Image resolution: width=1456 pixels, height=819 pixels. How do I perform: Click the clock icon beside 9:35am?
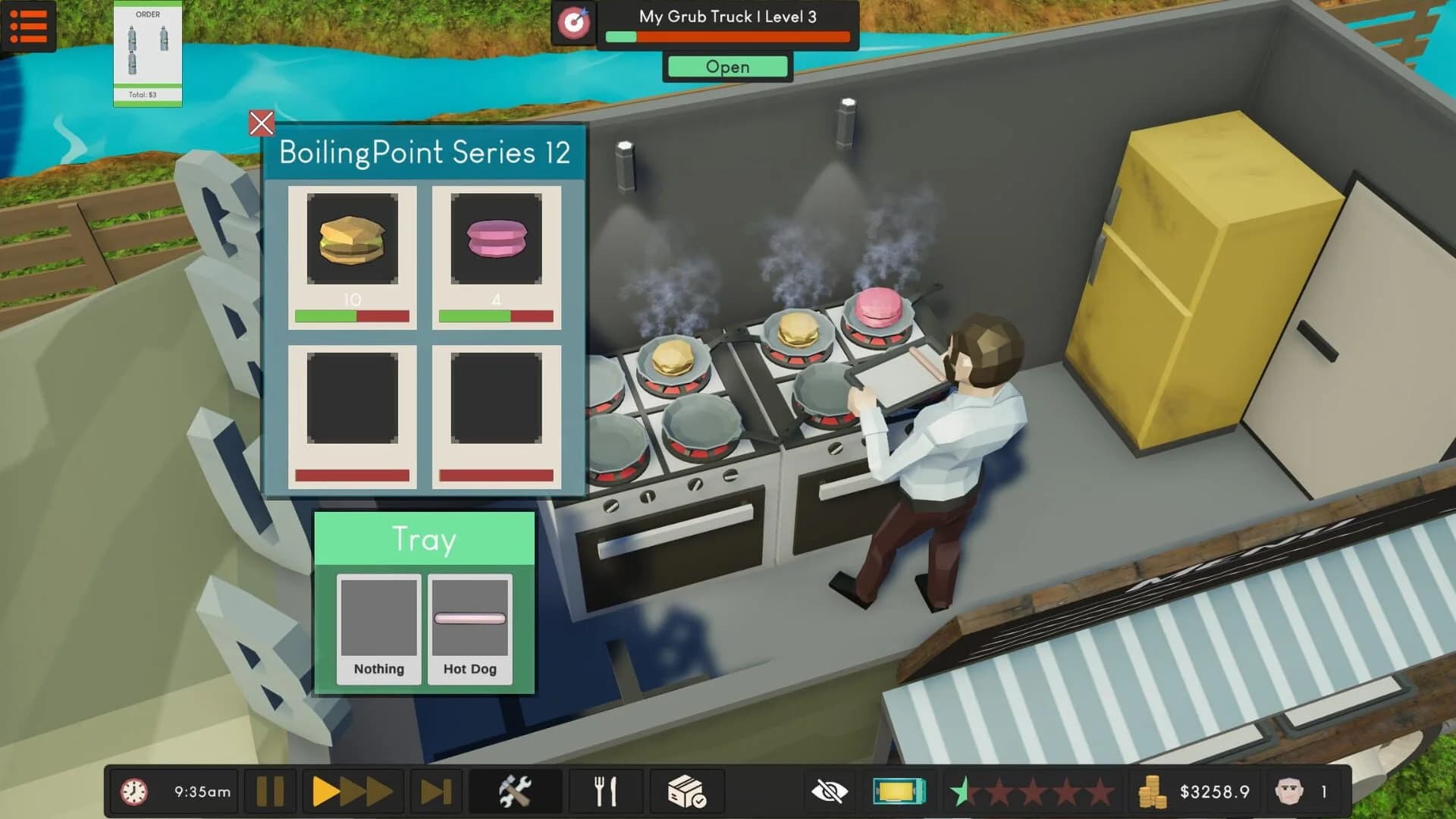133,791
